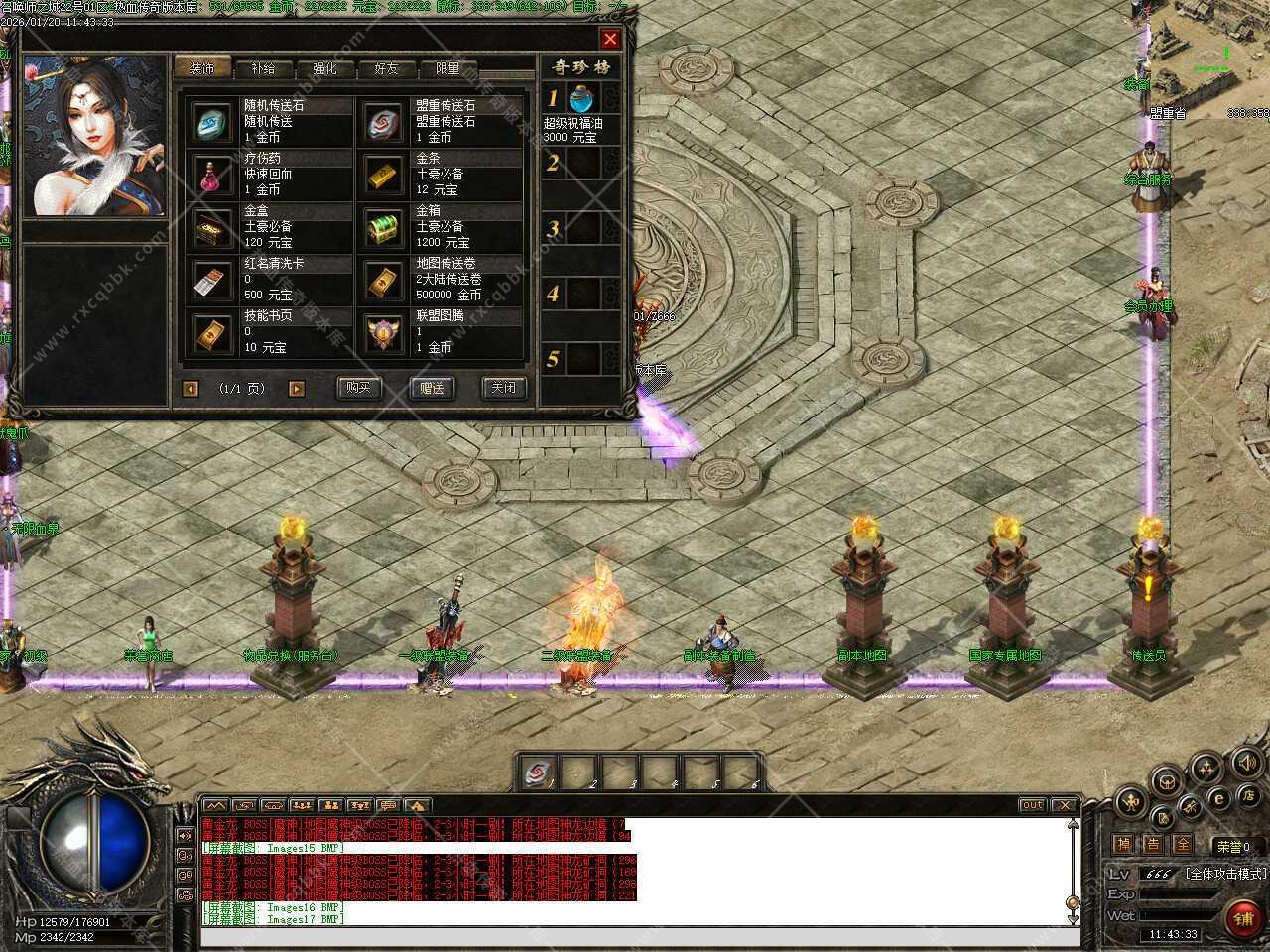The image size is (1270, 952).
Task: Show the 限量 limited items tab
Action: click(x=447, y=69)
